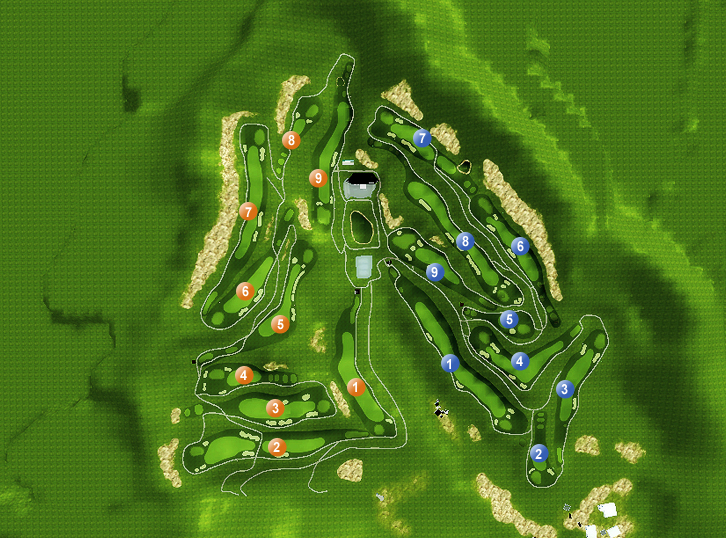Open orange hole 6 marker

pyautogui.click(x=245, y=291)
